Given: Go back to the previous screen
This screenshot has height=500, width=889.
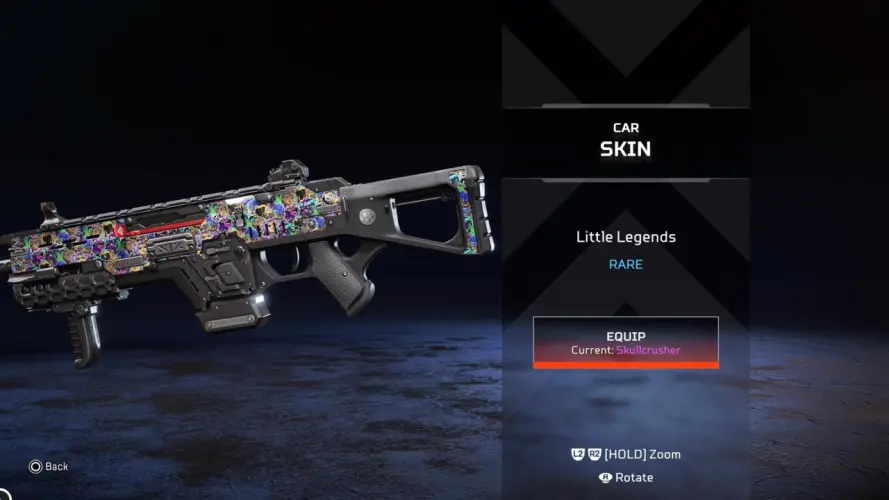Looking at the screenshot, I should pos(48,466).
